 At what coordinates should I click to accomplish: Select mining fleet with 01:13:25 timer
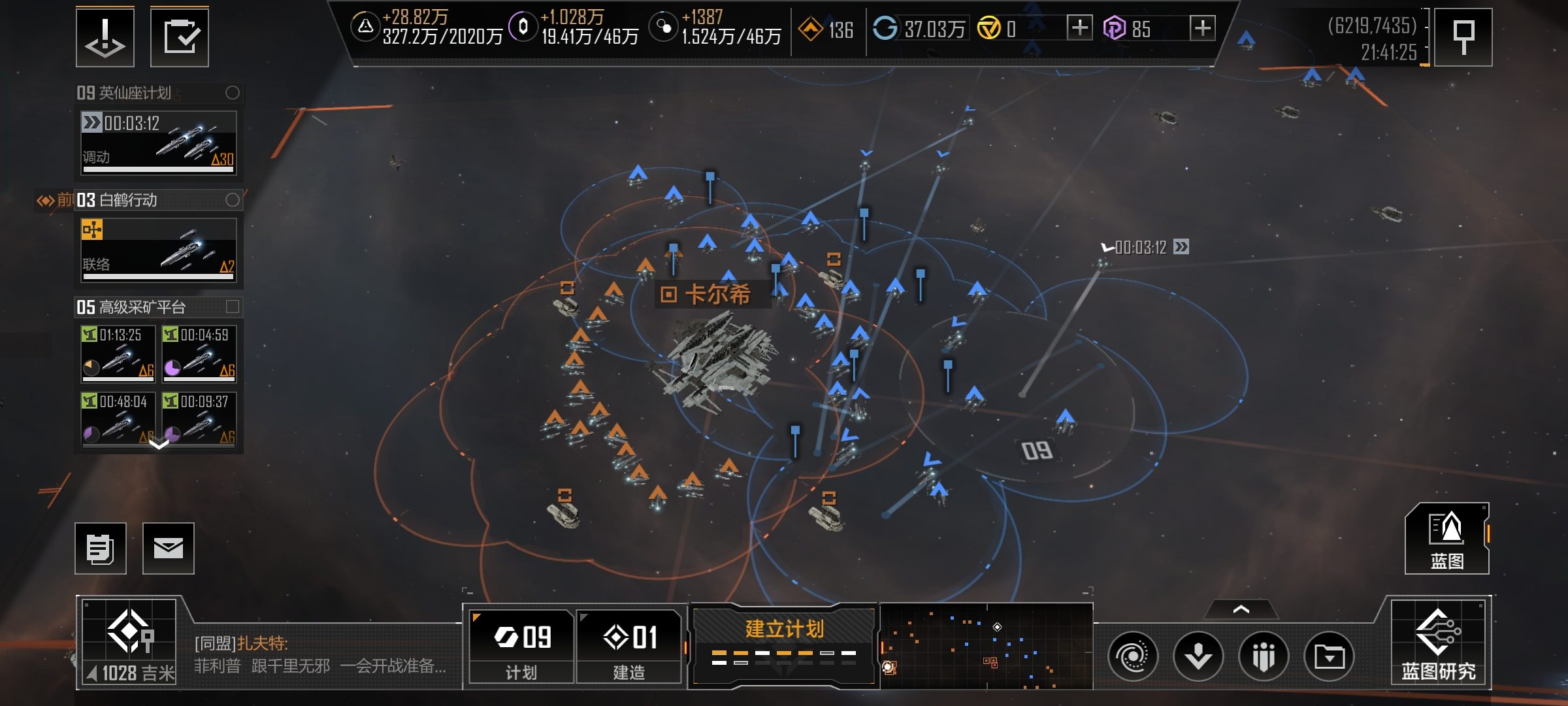[118, 354]
